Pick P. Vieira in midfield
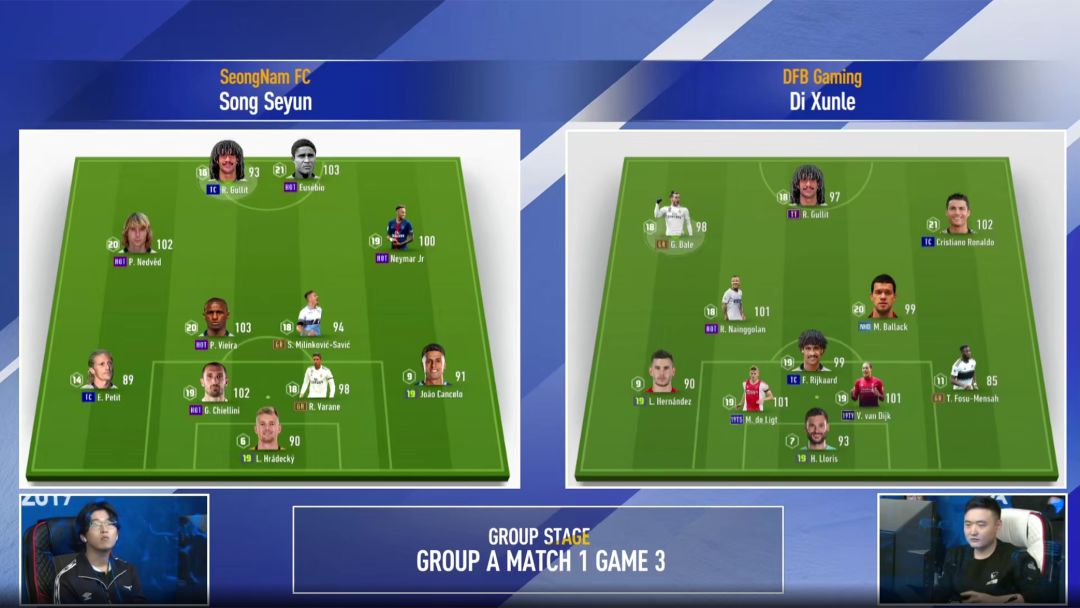The image size is (1080, 608). [216, 318]
